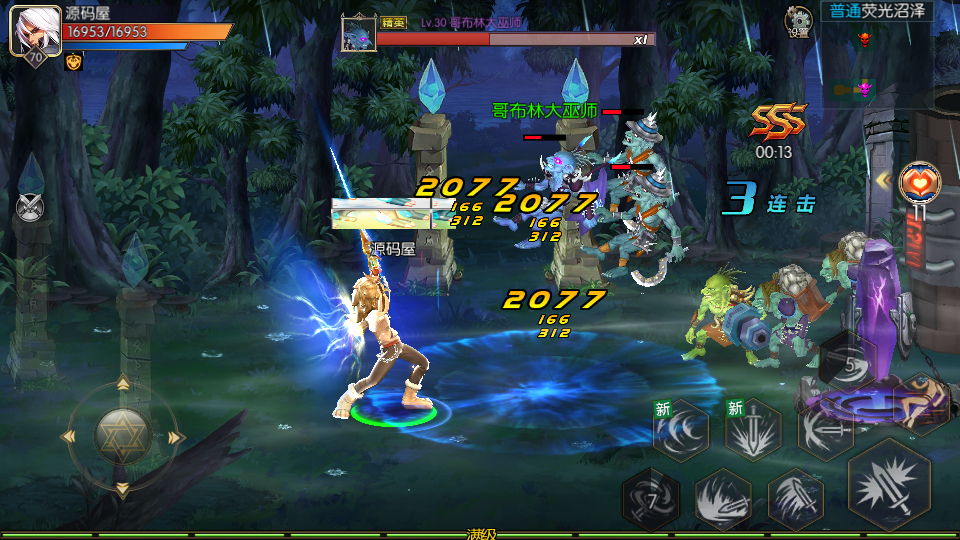
Task: Expand the yellow arrow beside the heart item
Action: 884,180
